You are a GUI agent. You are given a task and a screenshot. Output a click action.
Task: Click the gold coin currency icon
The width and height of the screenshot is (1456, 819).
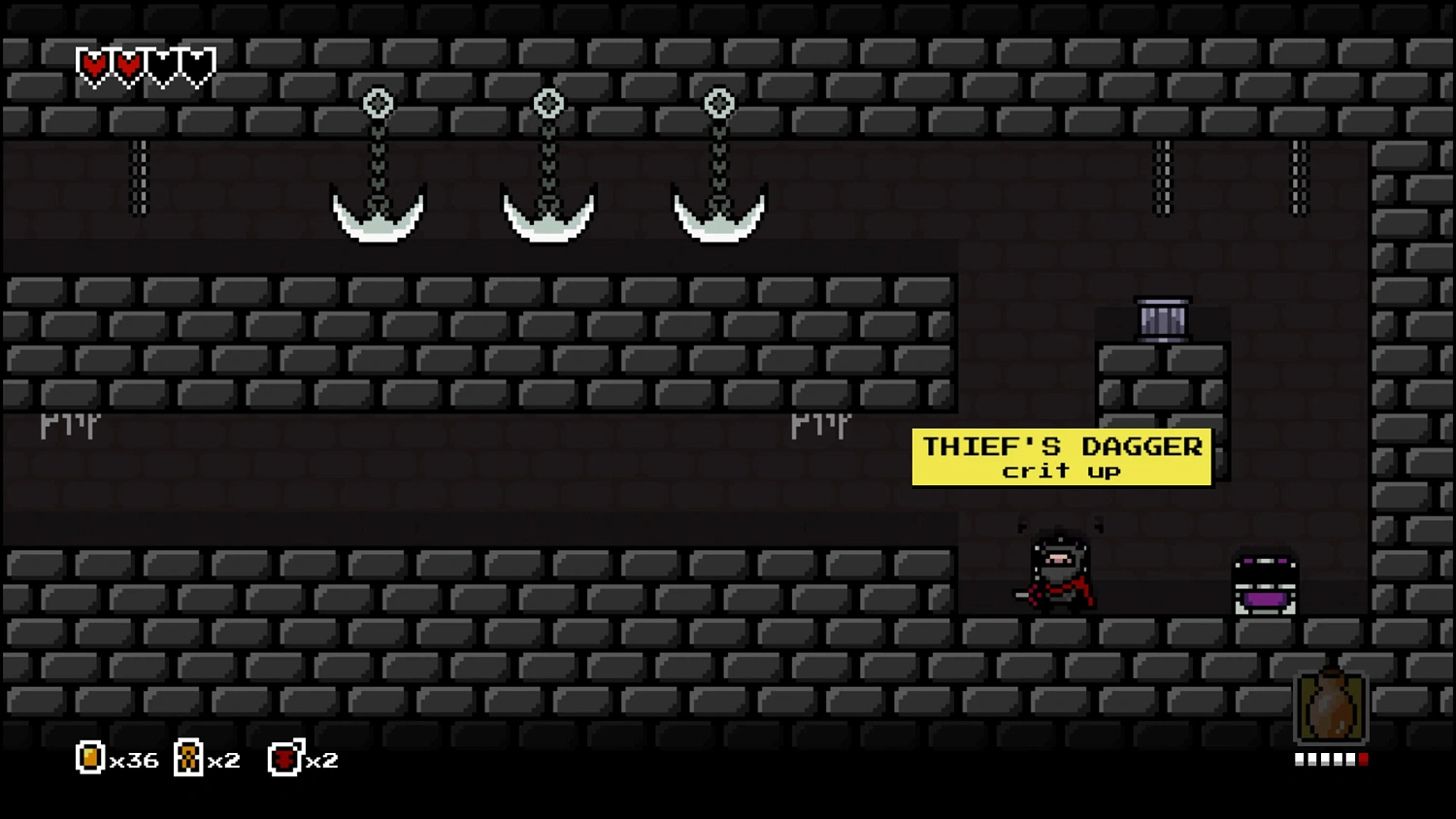(89, 758)
